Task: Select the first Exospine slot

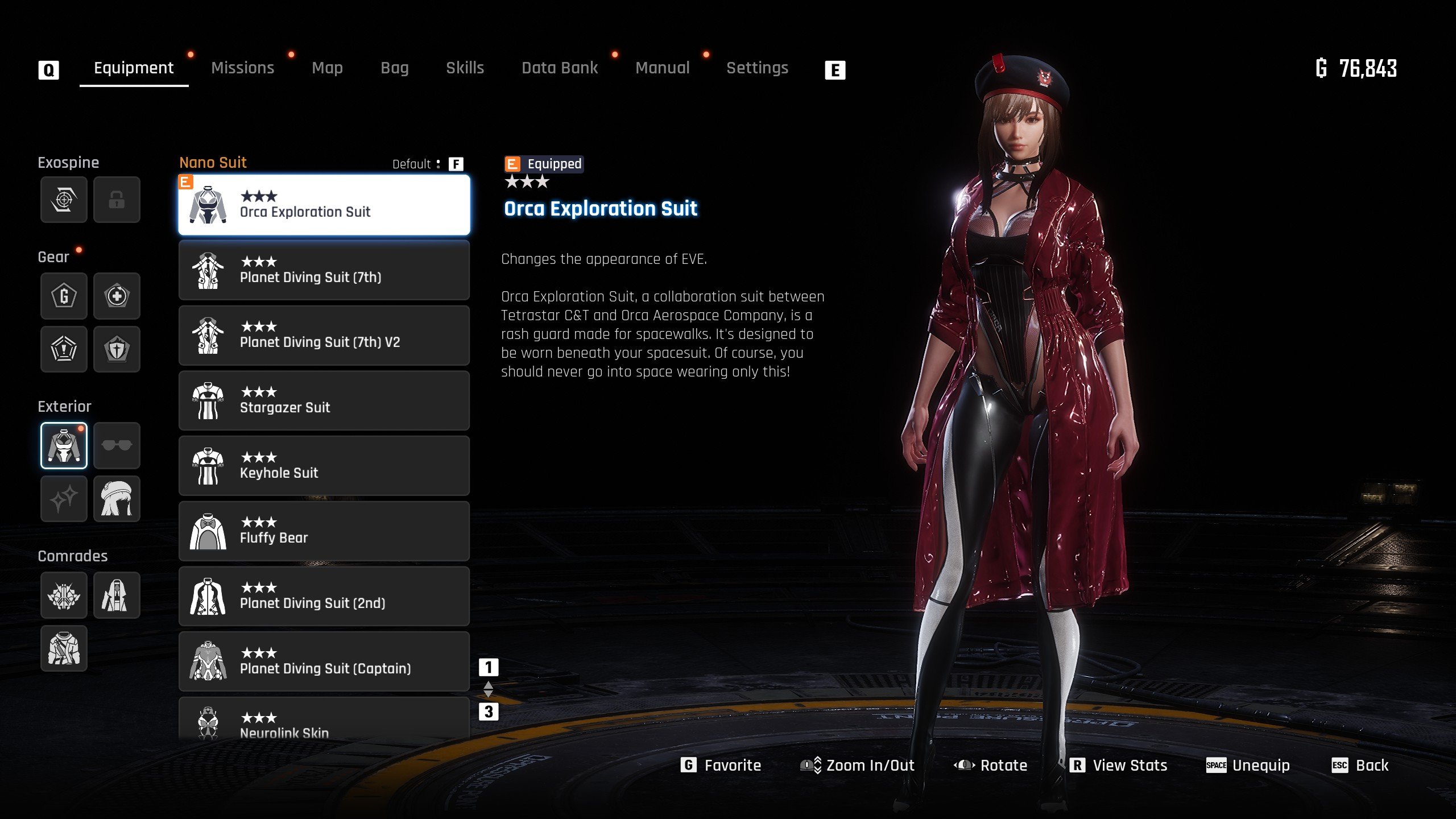Action: click(64, 200)
